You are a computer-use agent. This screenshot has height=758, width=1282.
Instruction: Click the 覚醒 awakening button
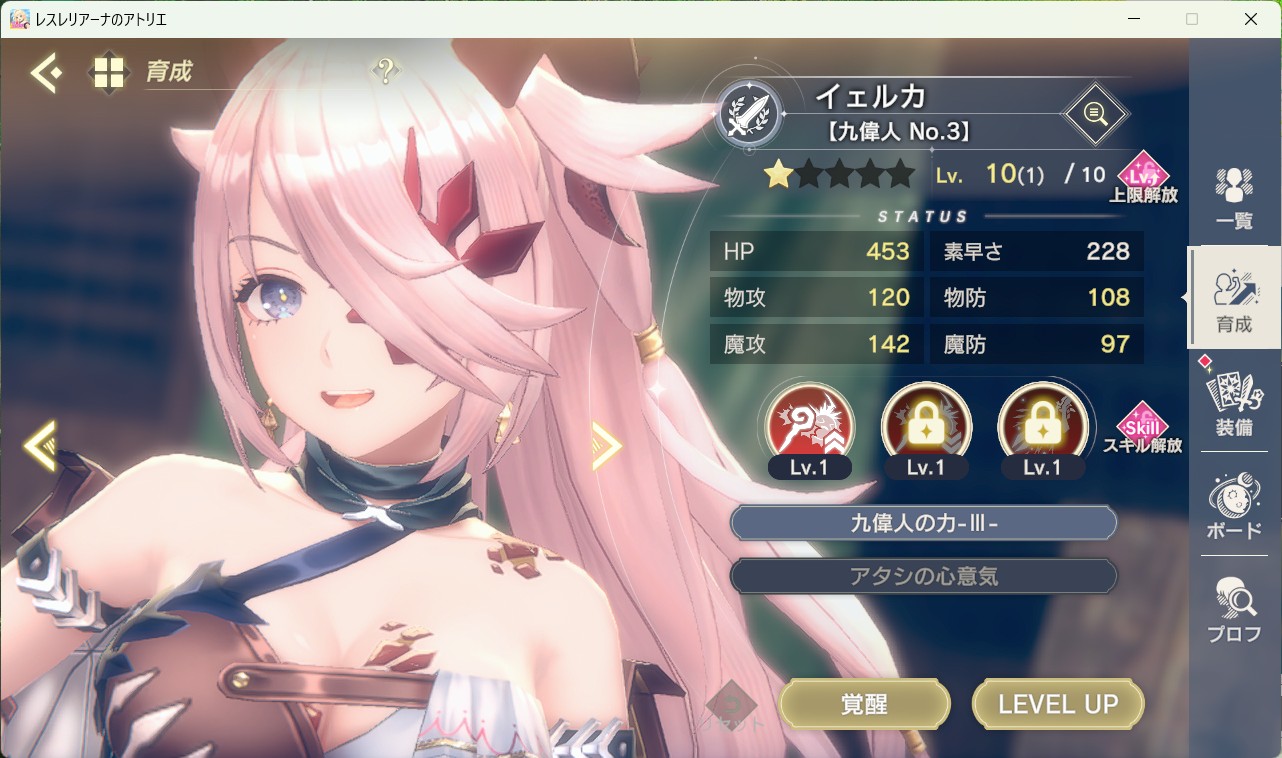[864, 703]
